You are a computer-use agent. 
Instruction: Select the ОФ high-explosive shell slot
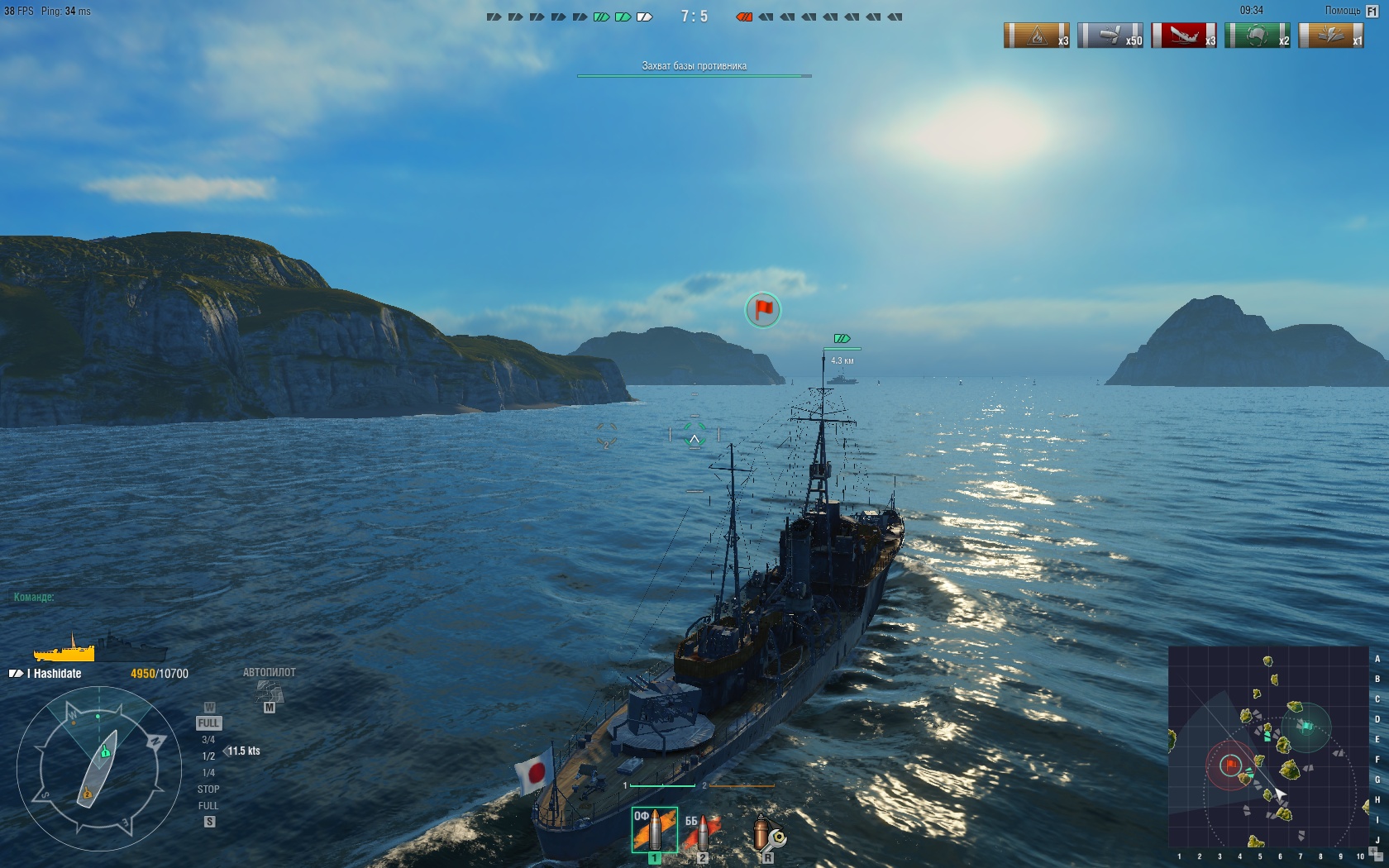pos(654,830)
